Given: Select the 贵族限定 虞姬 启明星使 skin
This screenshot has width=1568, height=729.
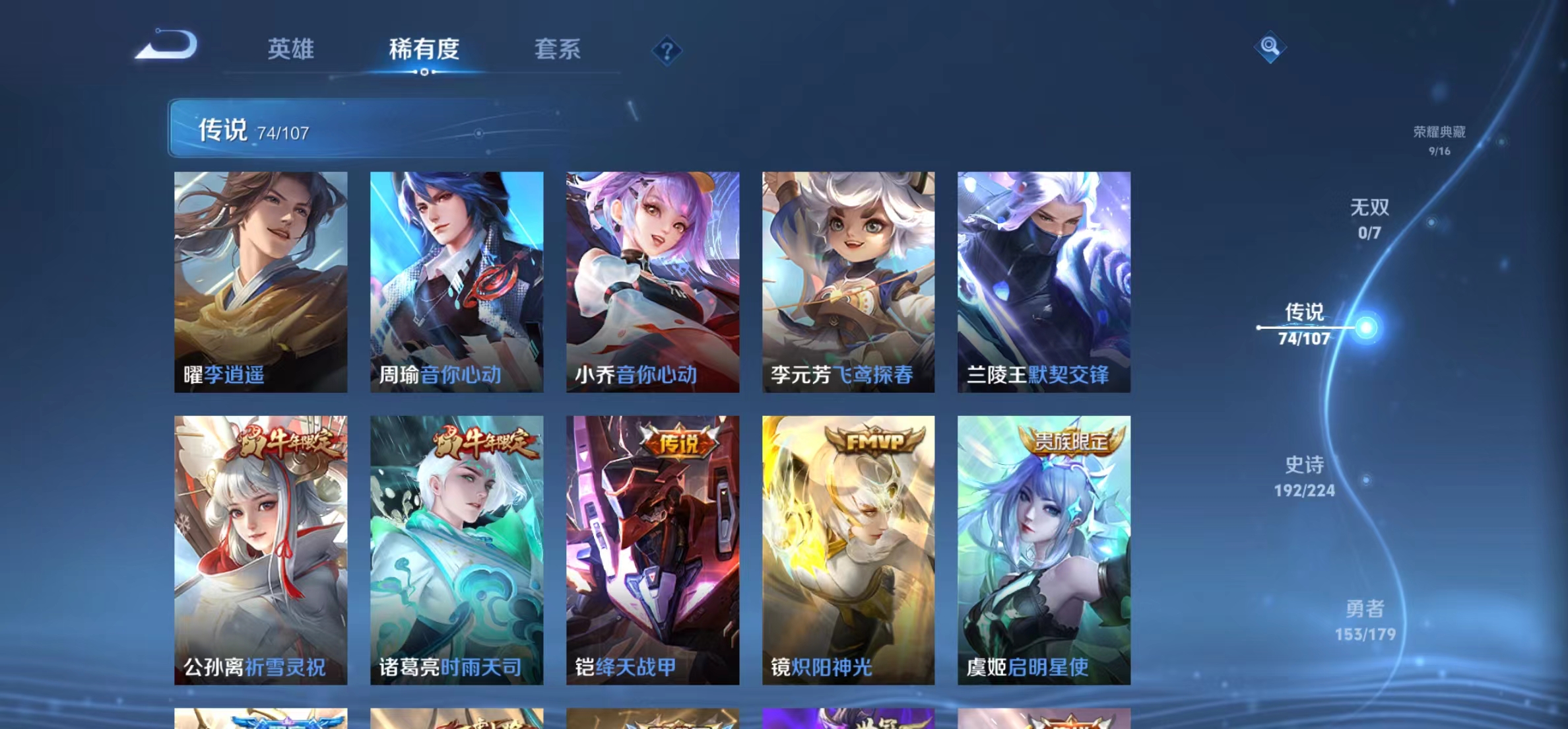Looking at the screenshot, I should [1043, 548].
